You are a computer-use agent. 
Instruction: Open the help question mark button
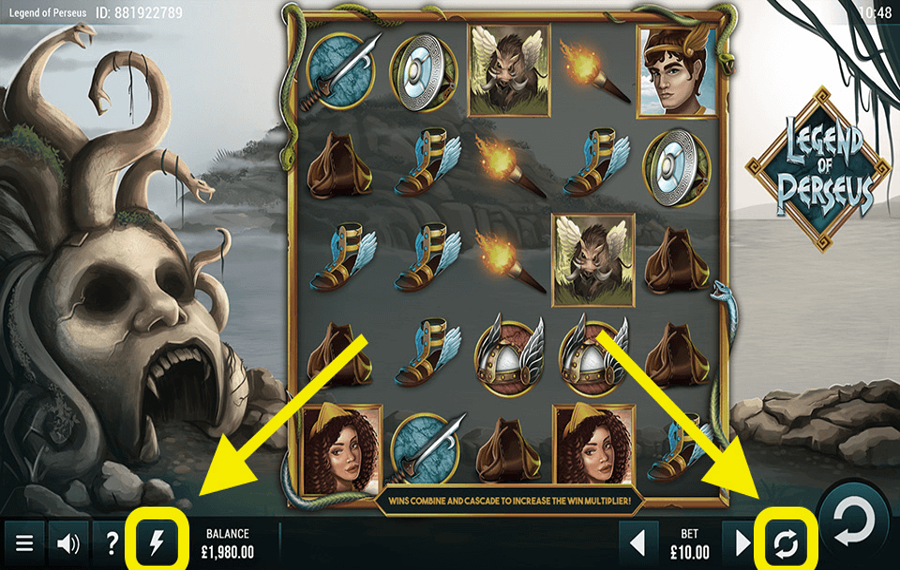click(x=112, y=544)
